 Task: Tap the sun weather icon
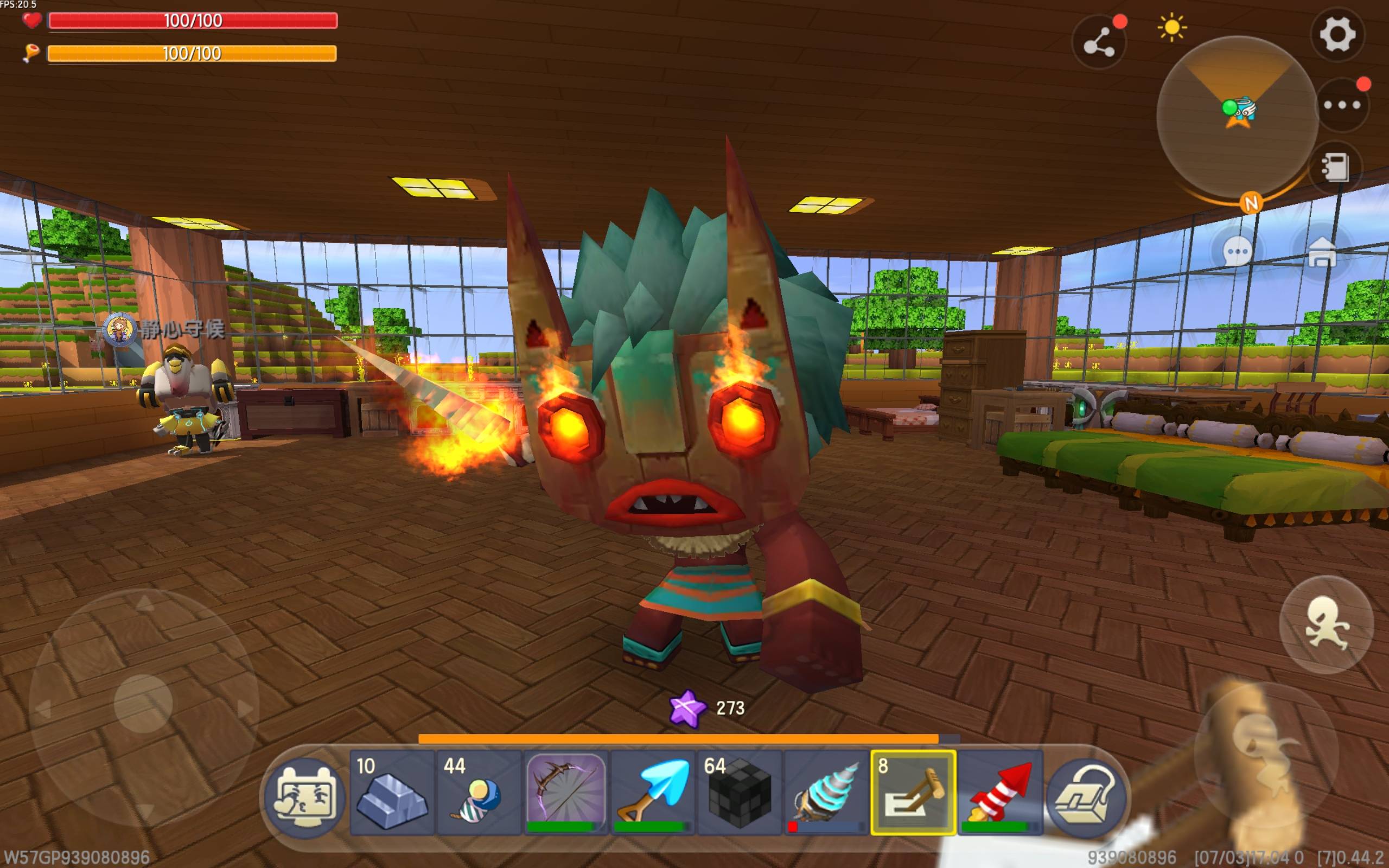click(1172, 28)
